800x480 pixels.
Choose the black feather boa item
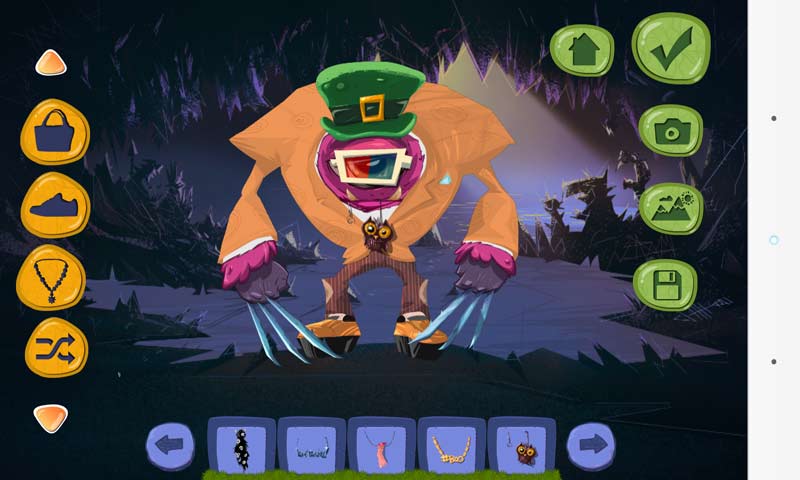pos(241,446)
